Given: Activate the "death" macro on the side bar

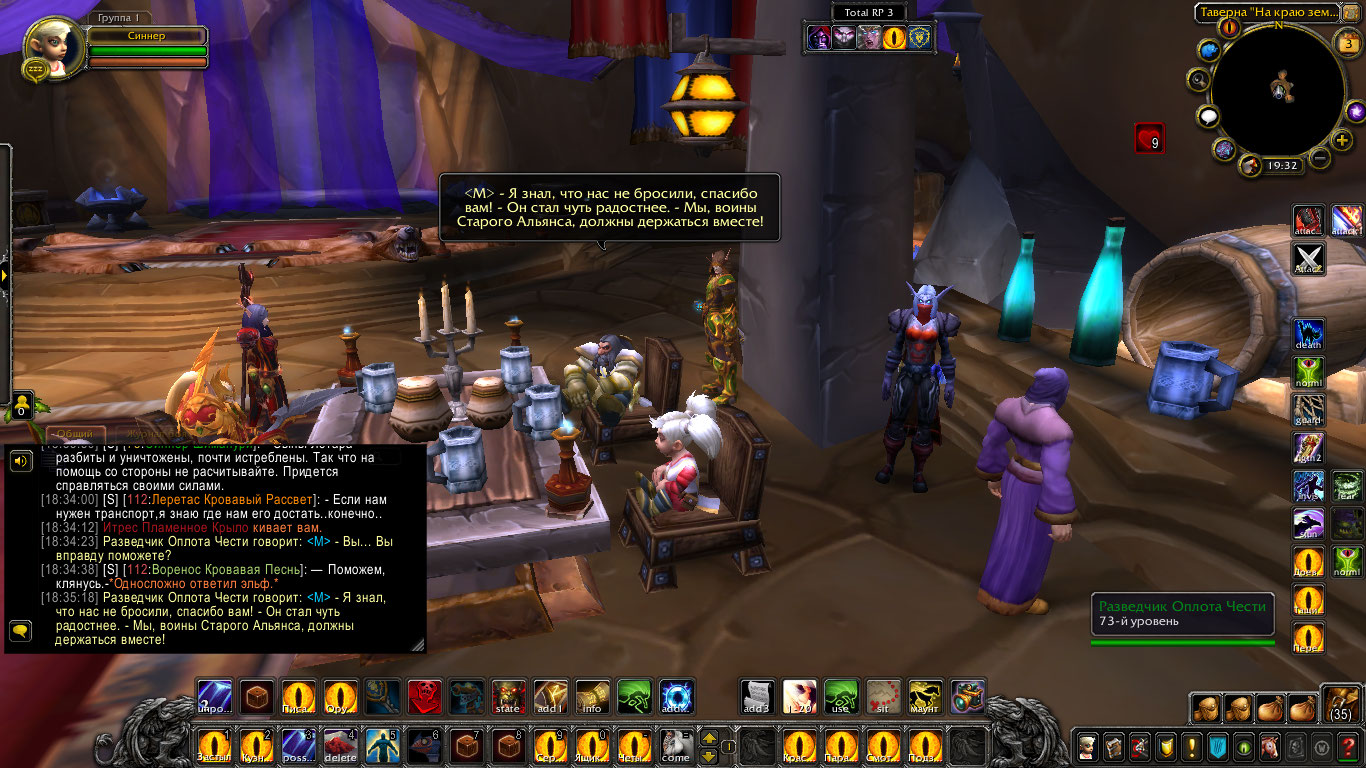Looking at the screenshot, I should coord(1309,333).
